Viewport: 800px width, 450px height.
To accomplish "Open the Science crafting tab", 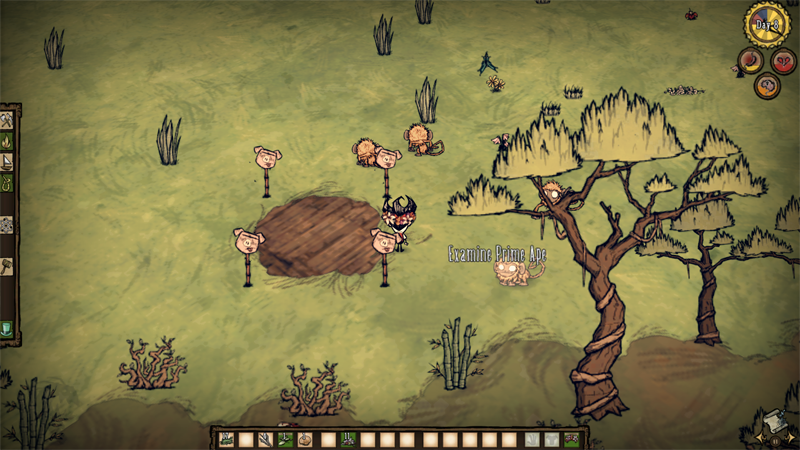I will click(8, 225).
